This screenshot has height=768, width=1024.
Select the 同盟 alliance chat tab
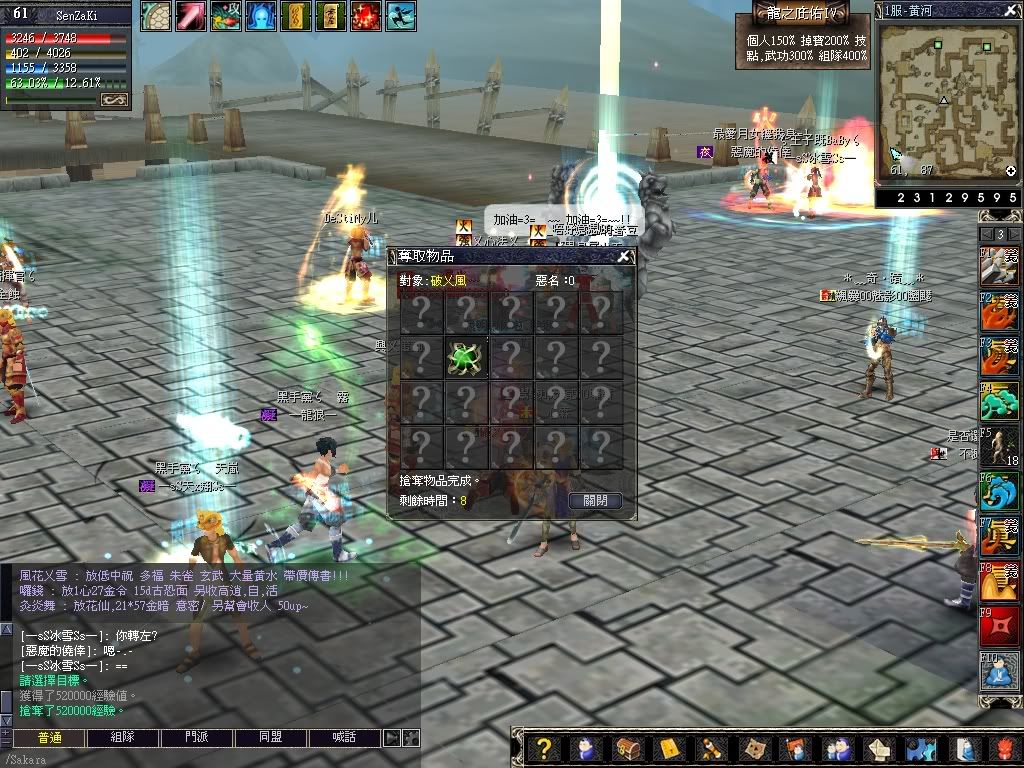coord(270,738)
